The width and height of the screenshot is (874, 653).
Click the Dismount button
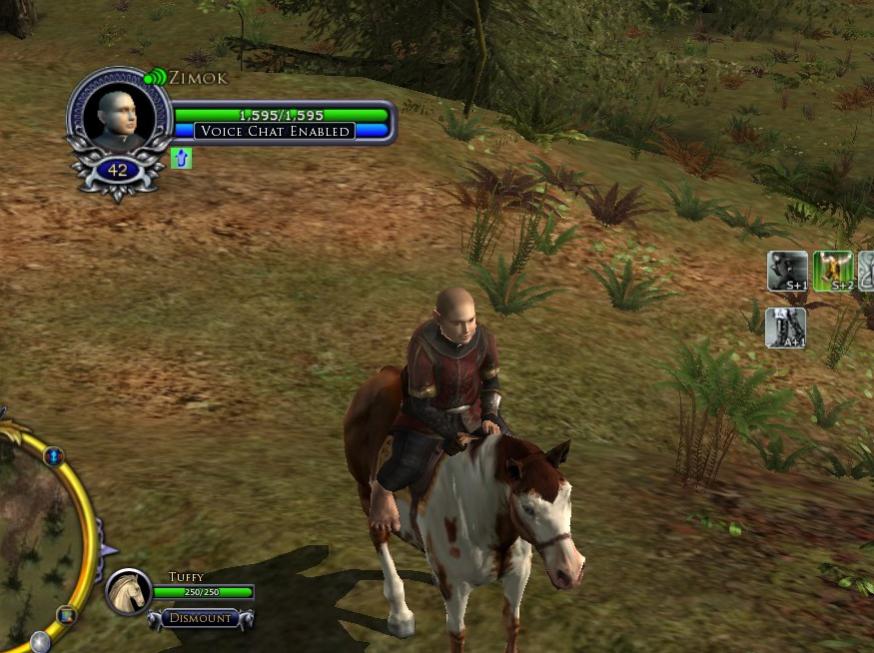tap(200, 619)
